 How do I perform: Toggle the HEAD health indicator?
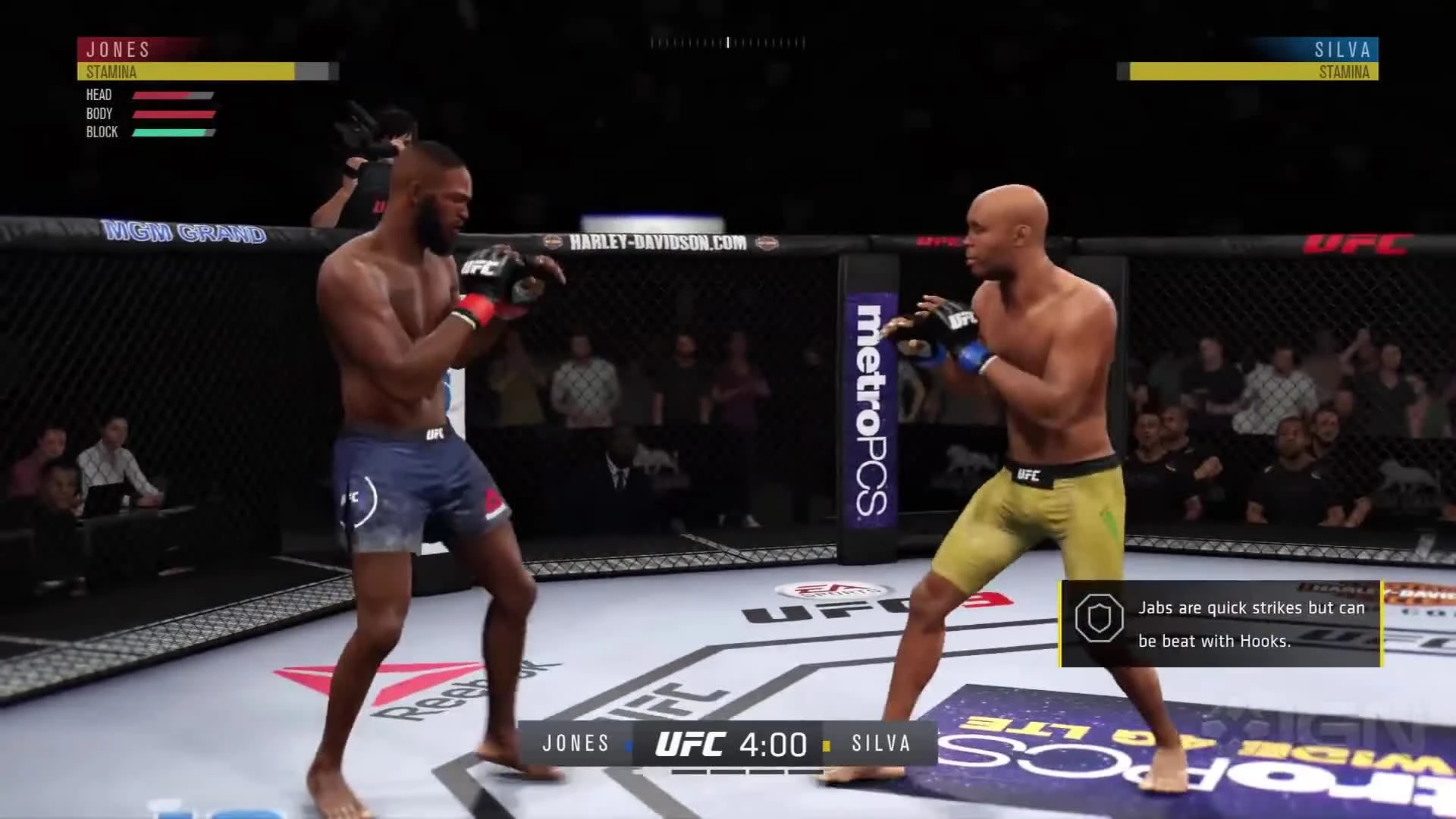tap(98, 95)
